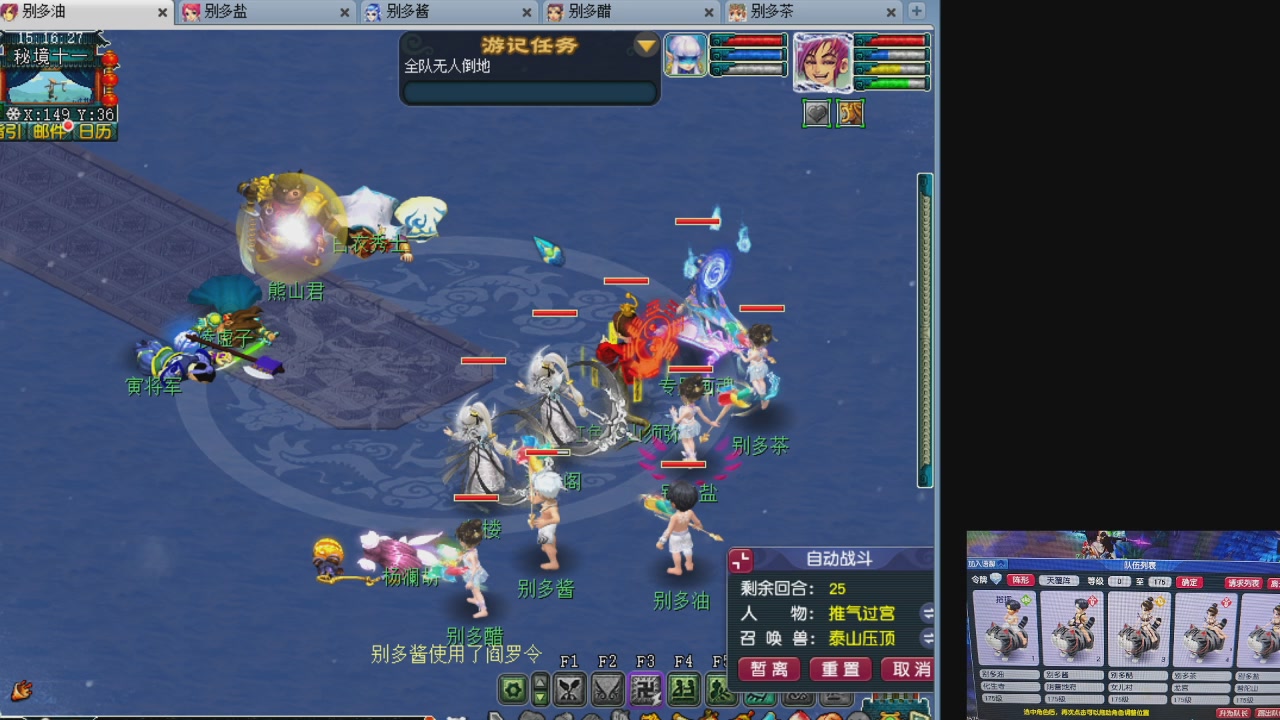Click the 175 level input field in the team list
The height and width of the screenshot is (720, 1280).
point(1159,581)
